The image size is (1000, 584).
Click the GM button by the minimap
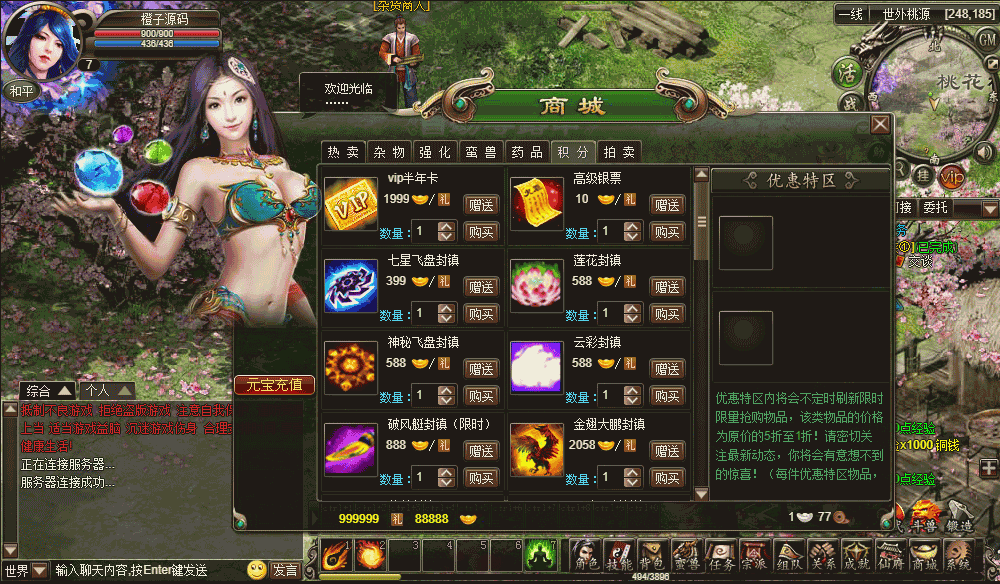click(x=987, y=38)
